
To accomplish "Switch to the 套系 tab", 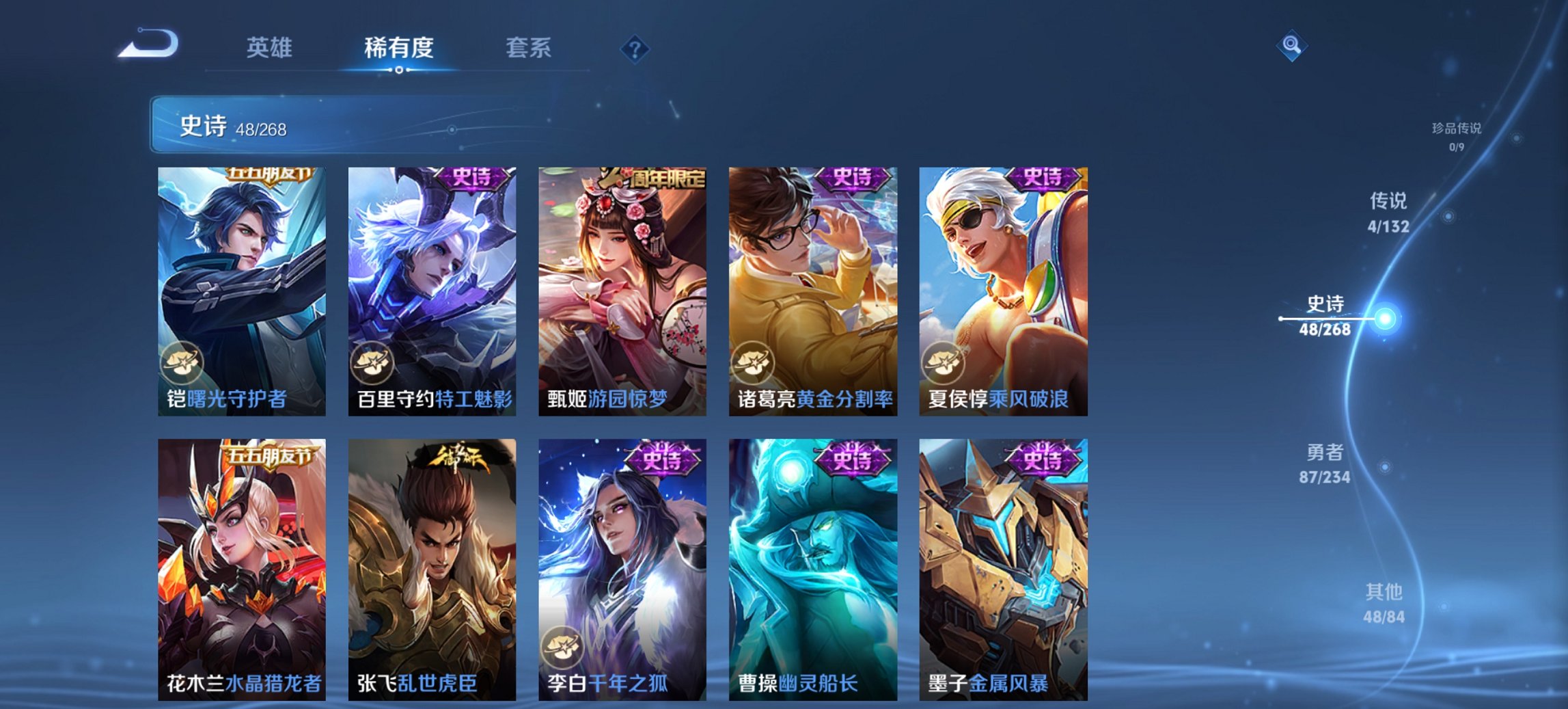I will tap(529, 48).
